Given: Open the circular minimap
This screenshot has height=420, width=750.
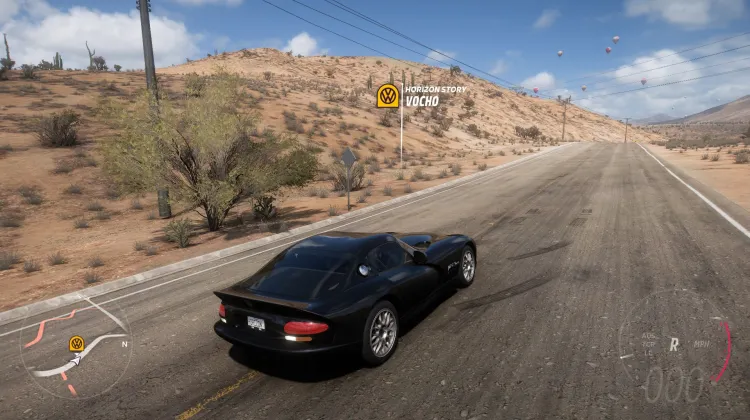Looking at the screenshot, I should 75,350.
